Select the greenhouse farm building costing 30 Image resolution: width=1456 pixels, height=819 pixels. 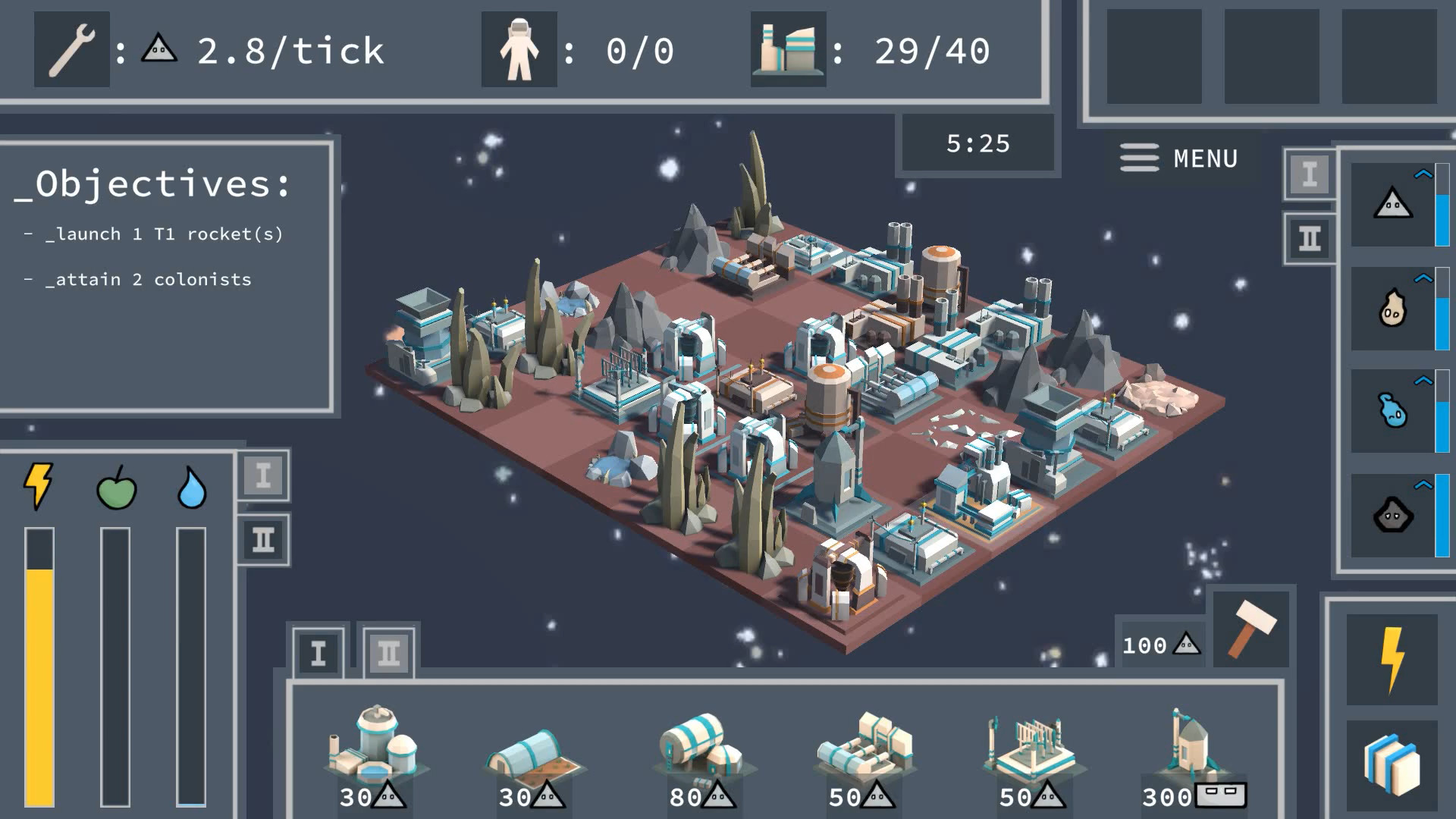[532, 758]
